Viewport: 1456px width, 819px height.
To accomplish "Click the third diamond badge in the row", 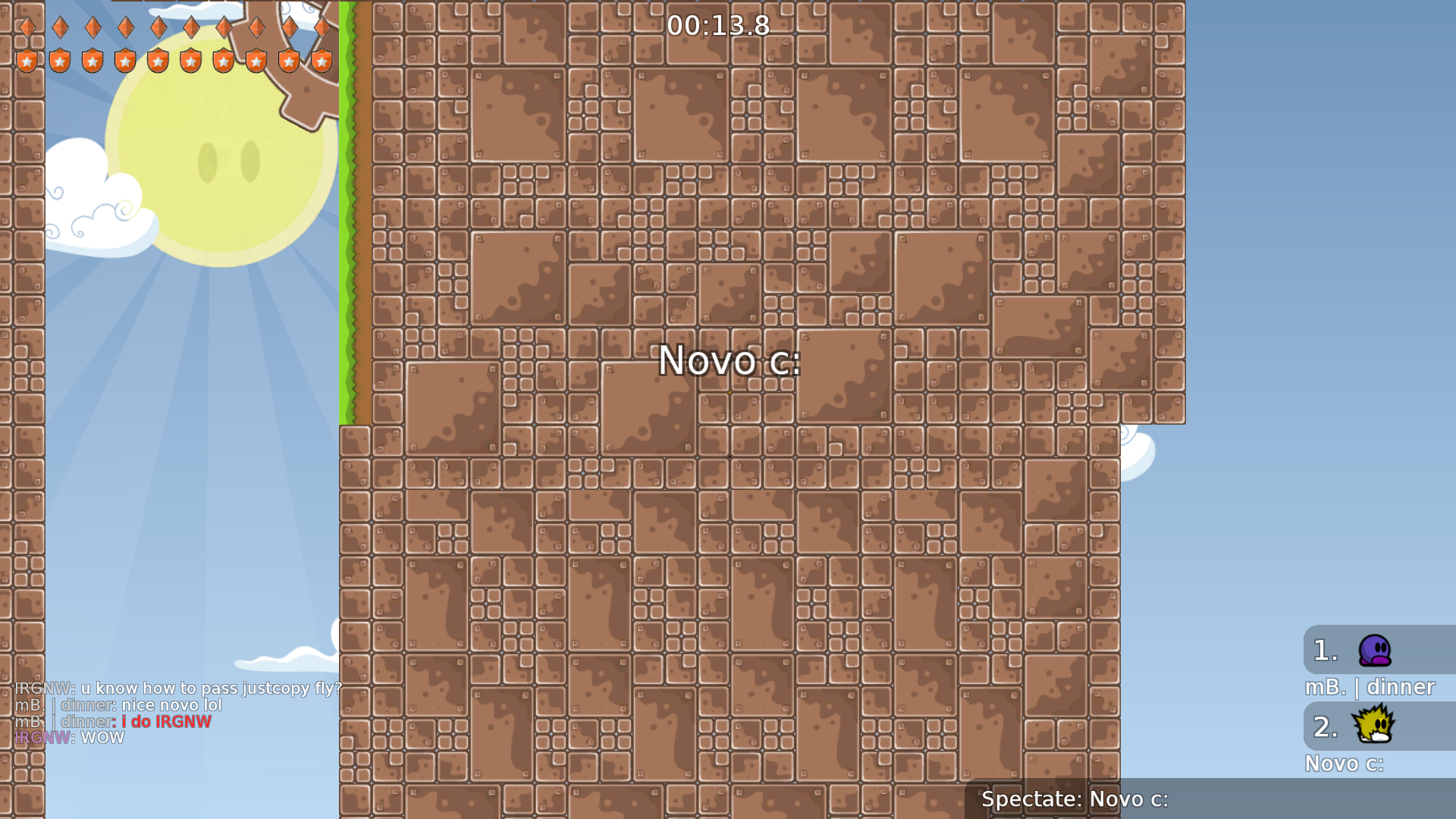I will [93, 27].
